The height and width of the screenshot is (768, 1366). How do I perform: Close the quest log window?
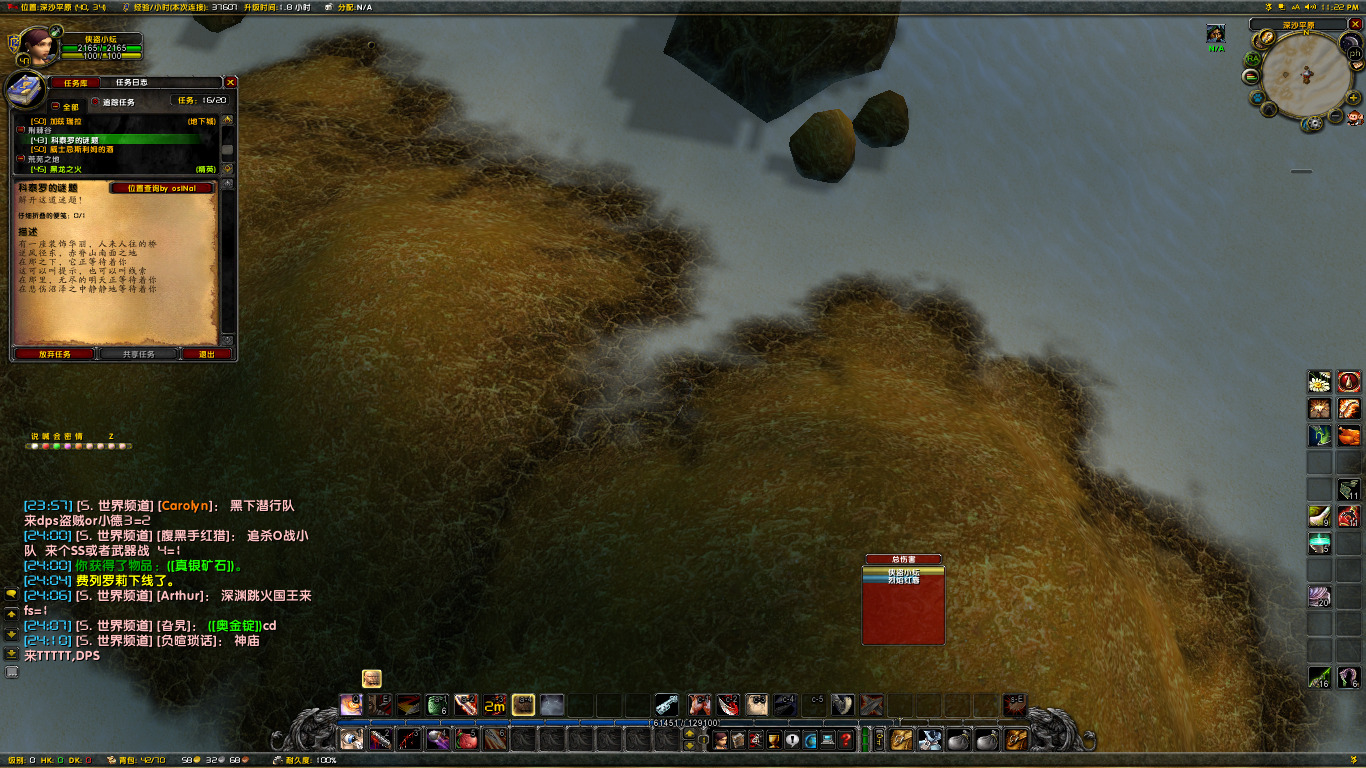click(231, 82)
